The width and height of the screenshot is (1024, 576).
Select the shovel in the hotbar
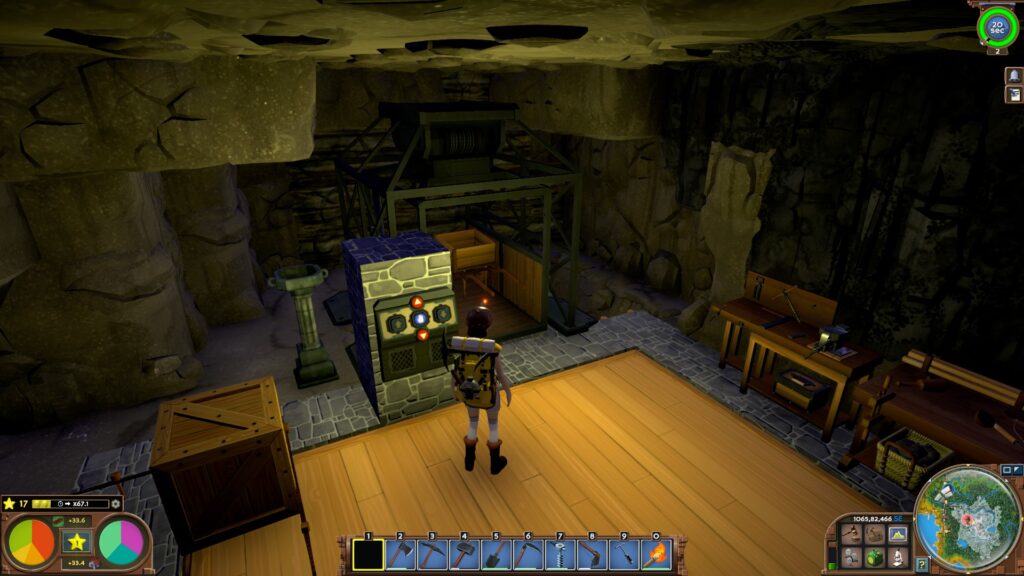pos(496,554)
